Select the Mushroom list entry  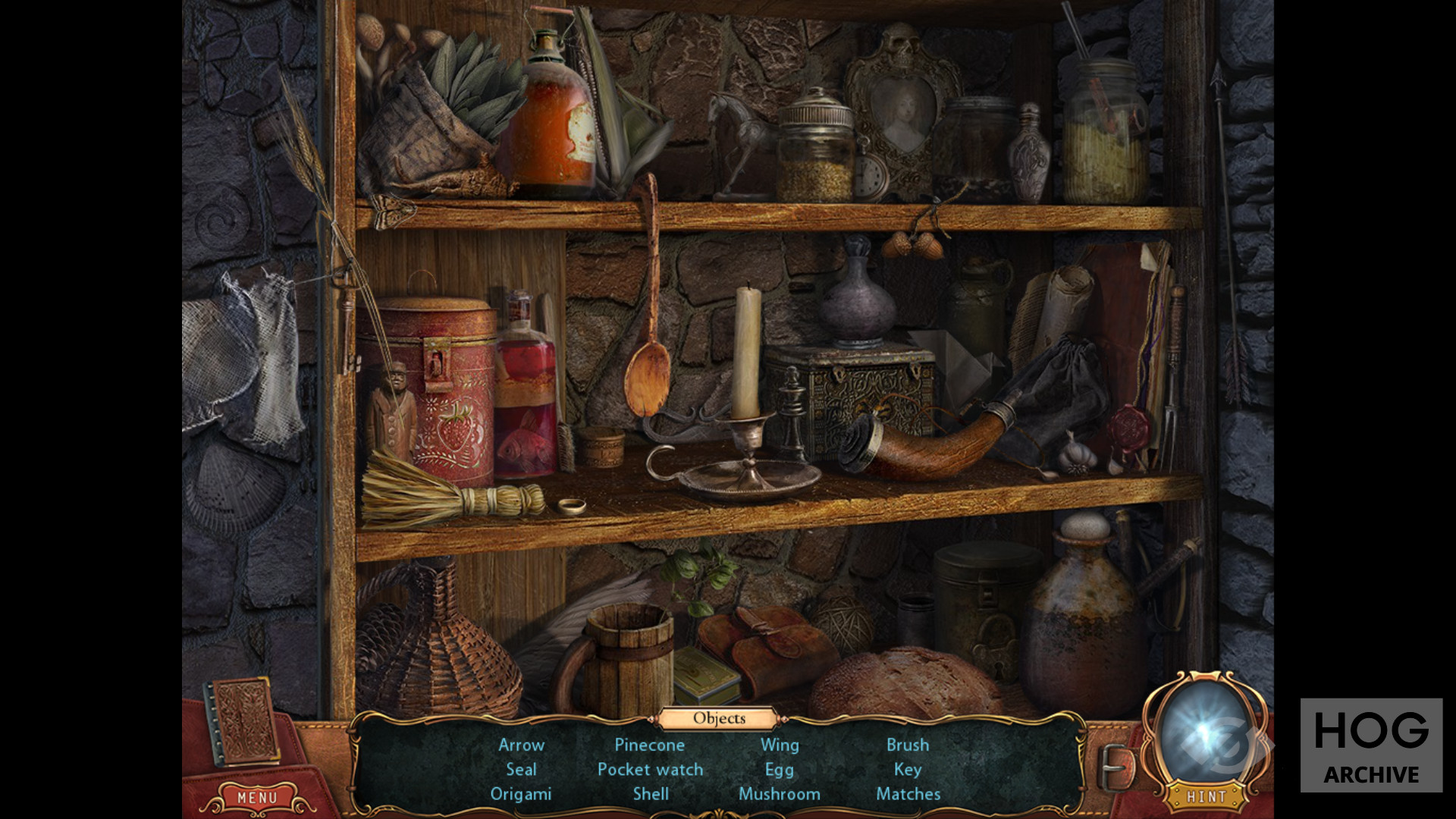click(x=779, y=794)
